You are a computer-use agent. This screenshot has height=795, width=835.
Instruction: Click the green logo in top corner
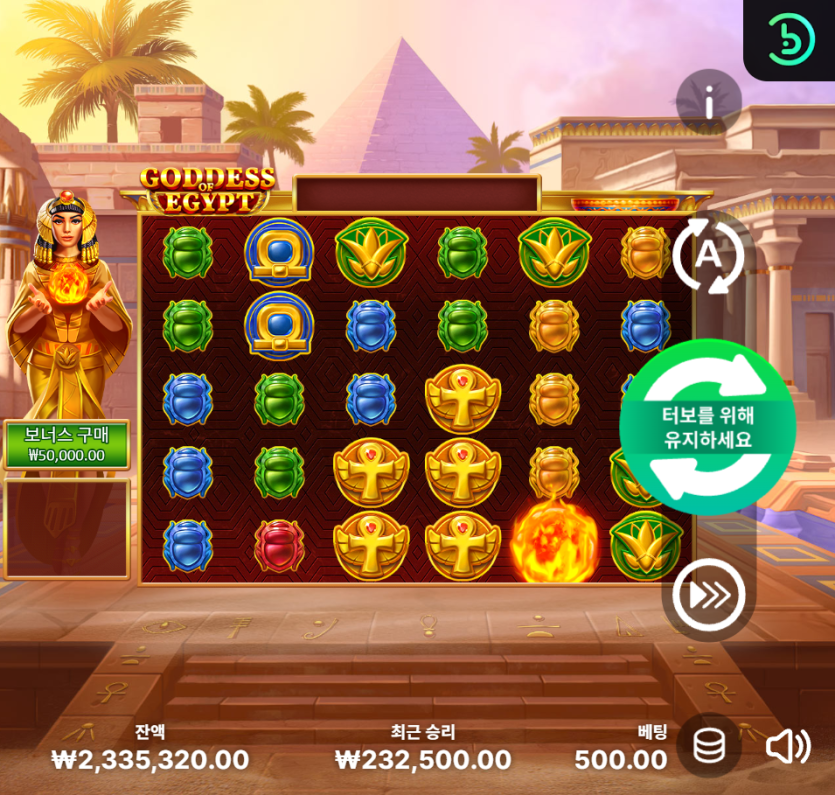[791, 39]
